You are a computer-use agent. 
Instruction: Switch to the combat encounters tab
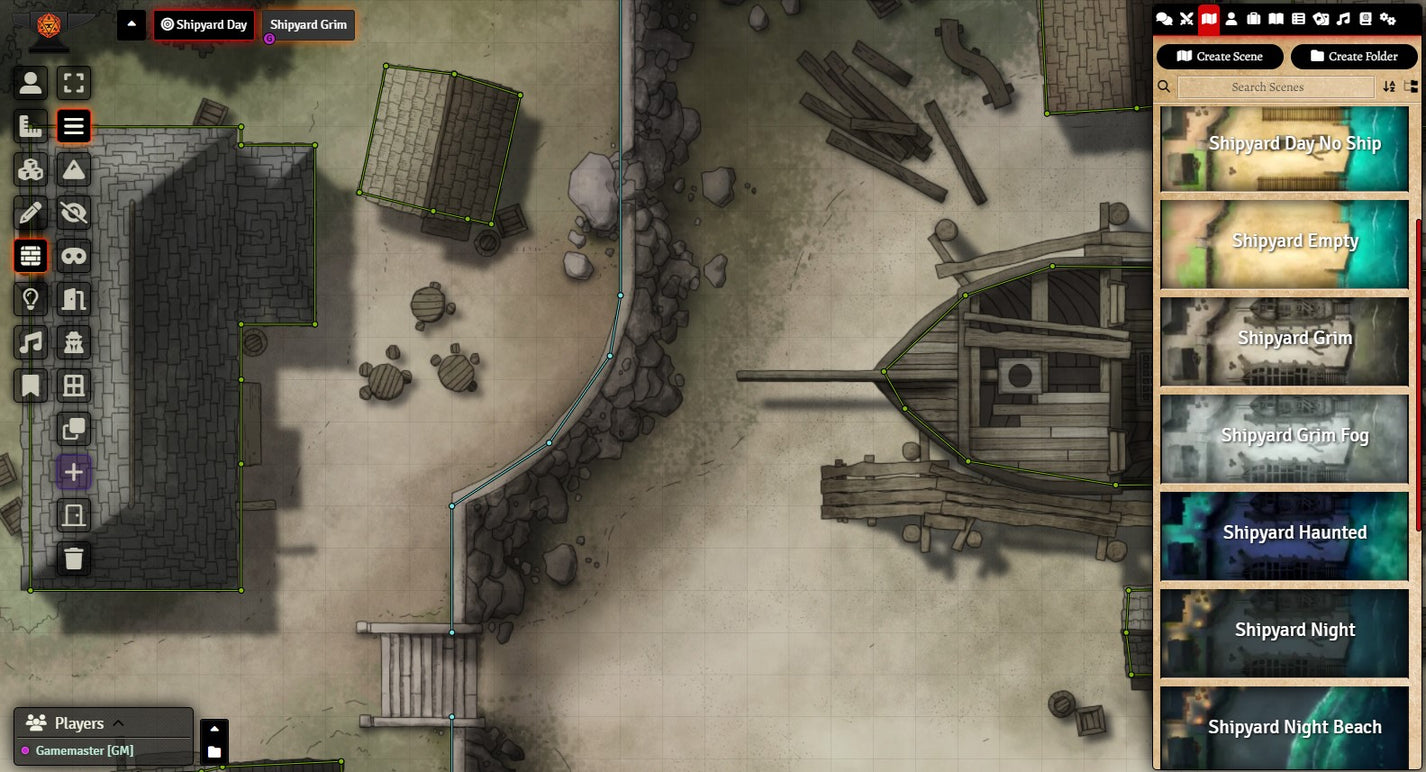[x=1187, y=18]
